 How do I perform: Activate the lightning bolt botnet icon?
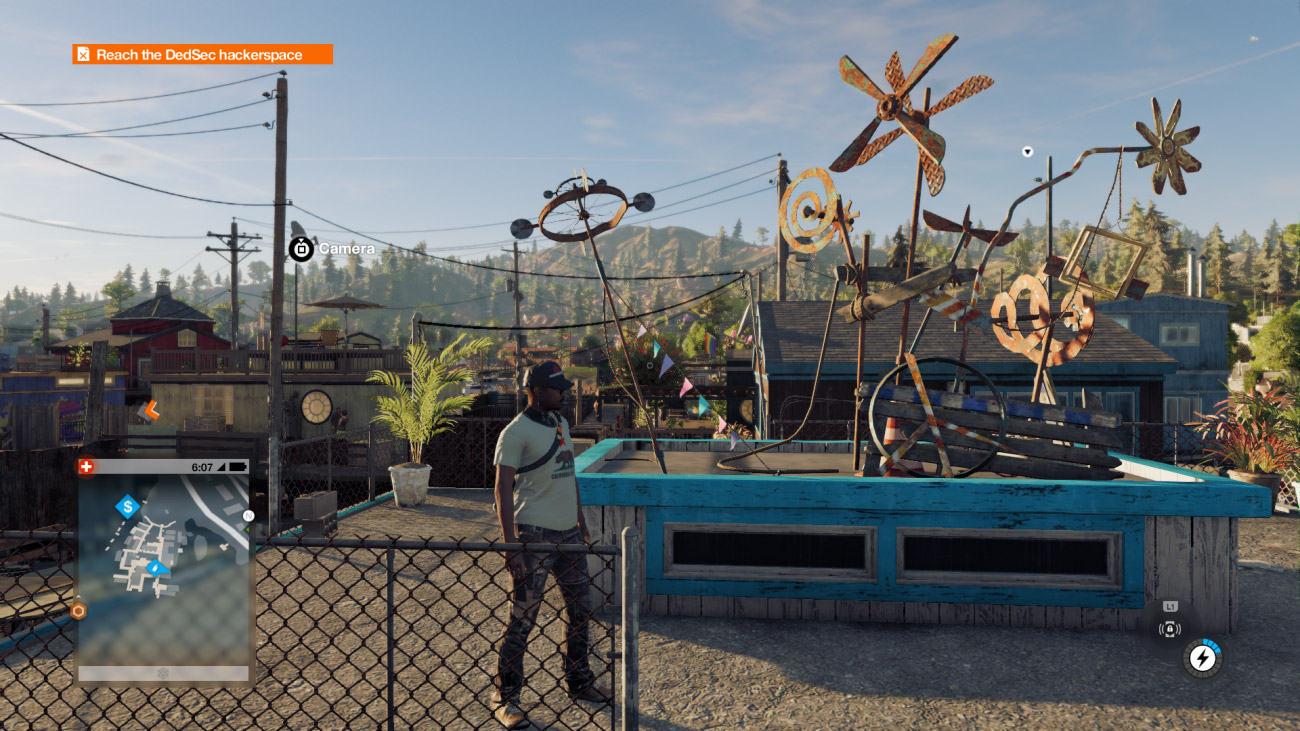coord(1201,659)
